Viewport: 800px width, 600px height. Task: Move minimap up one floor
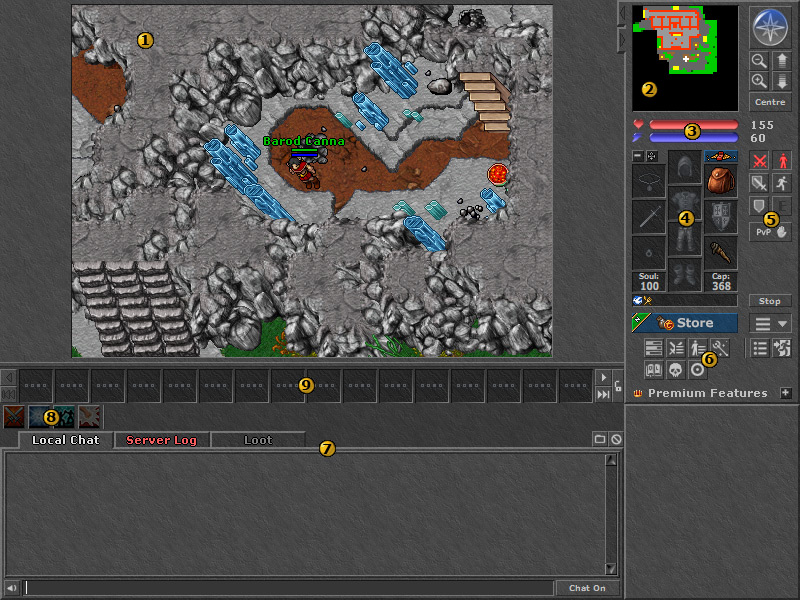pyautogui.click(x=783, y=61)
